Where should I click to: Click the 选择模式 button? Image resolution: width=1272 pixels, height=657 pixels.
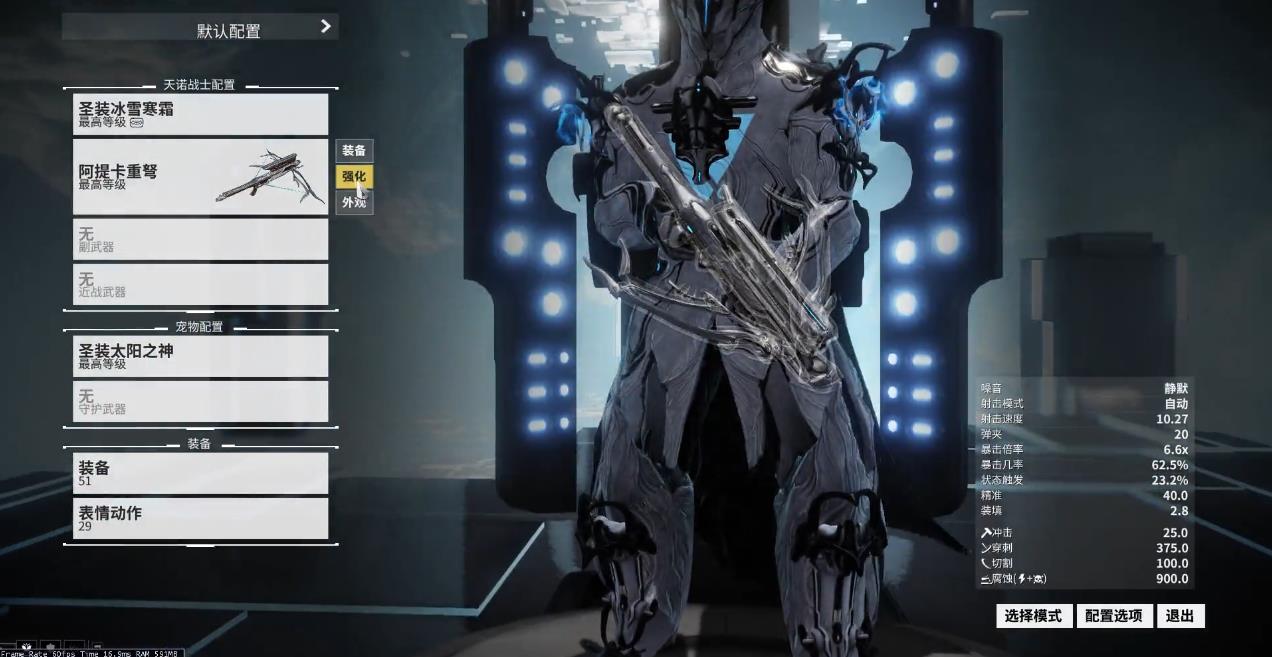[x=1034, y=616]
